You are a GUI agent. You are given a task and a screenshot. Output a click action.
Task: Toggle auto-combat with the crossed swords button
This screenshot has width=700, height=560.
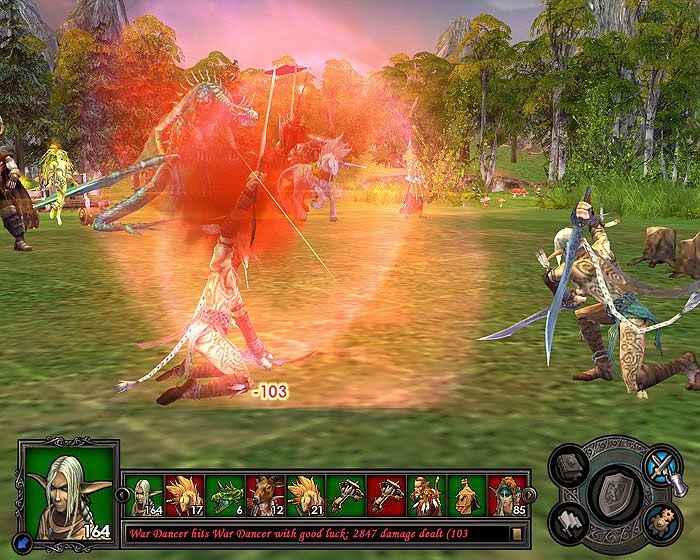[660, 467]
